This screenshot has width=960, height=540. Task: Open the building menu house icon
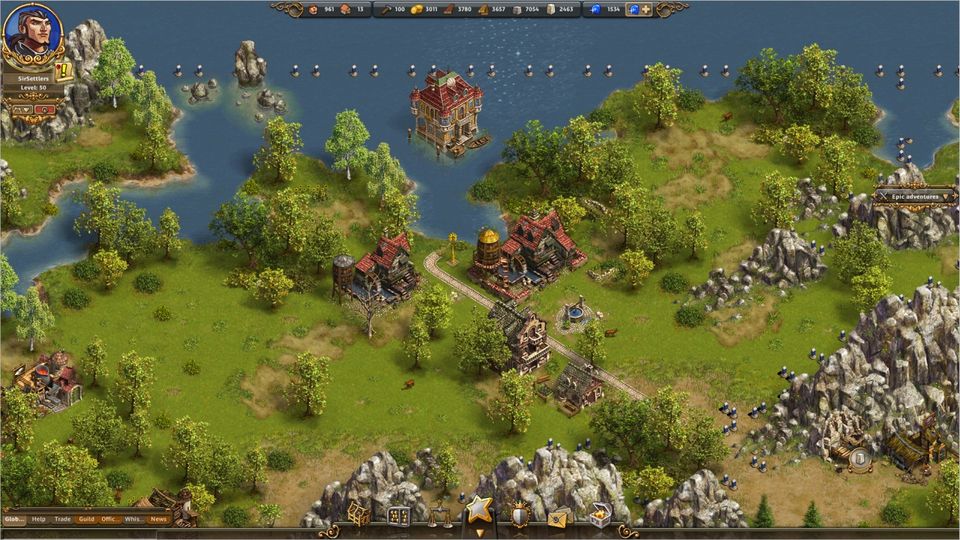point(358,515)
